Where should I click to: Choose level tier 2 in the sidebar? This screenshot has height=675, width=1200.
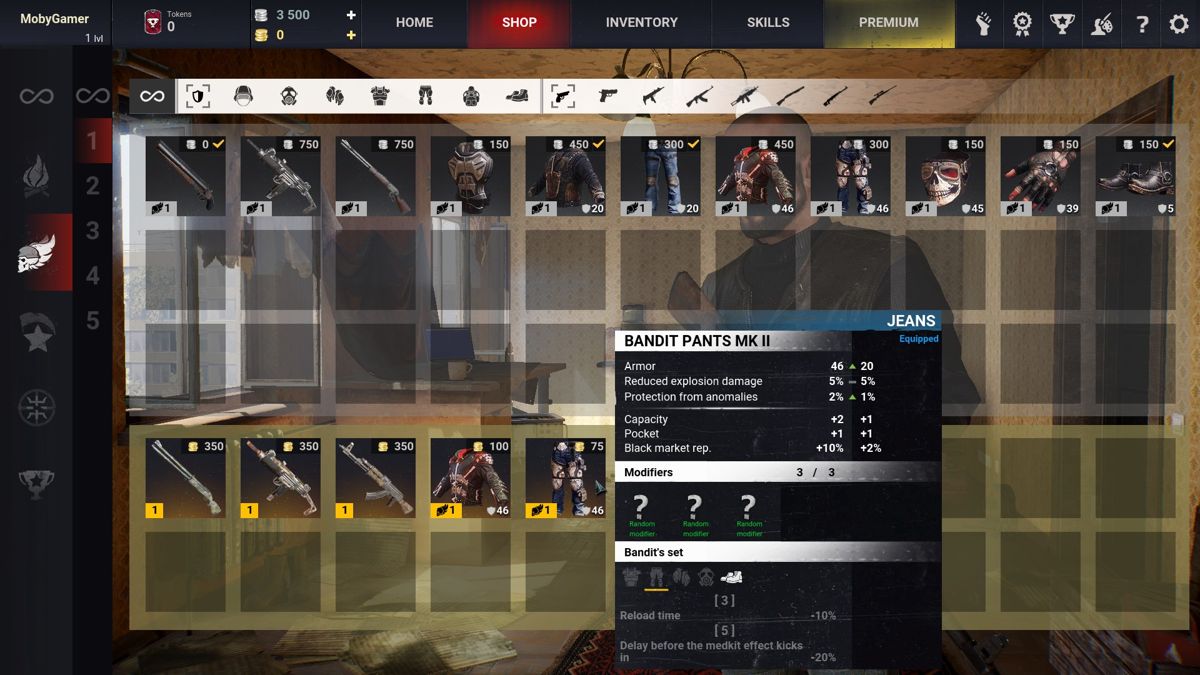click(93, 186)
